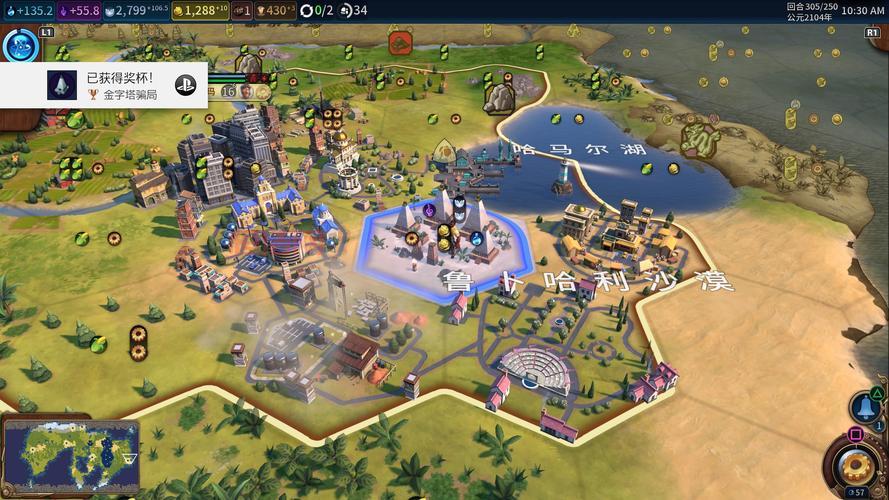Click the turn counter 305/250

coord(808,6)
